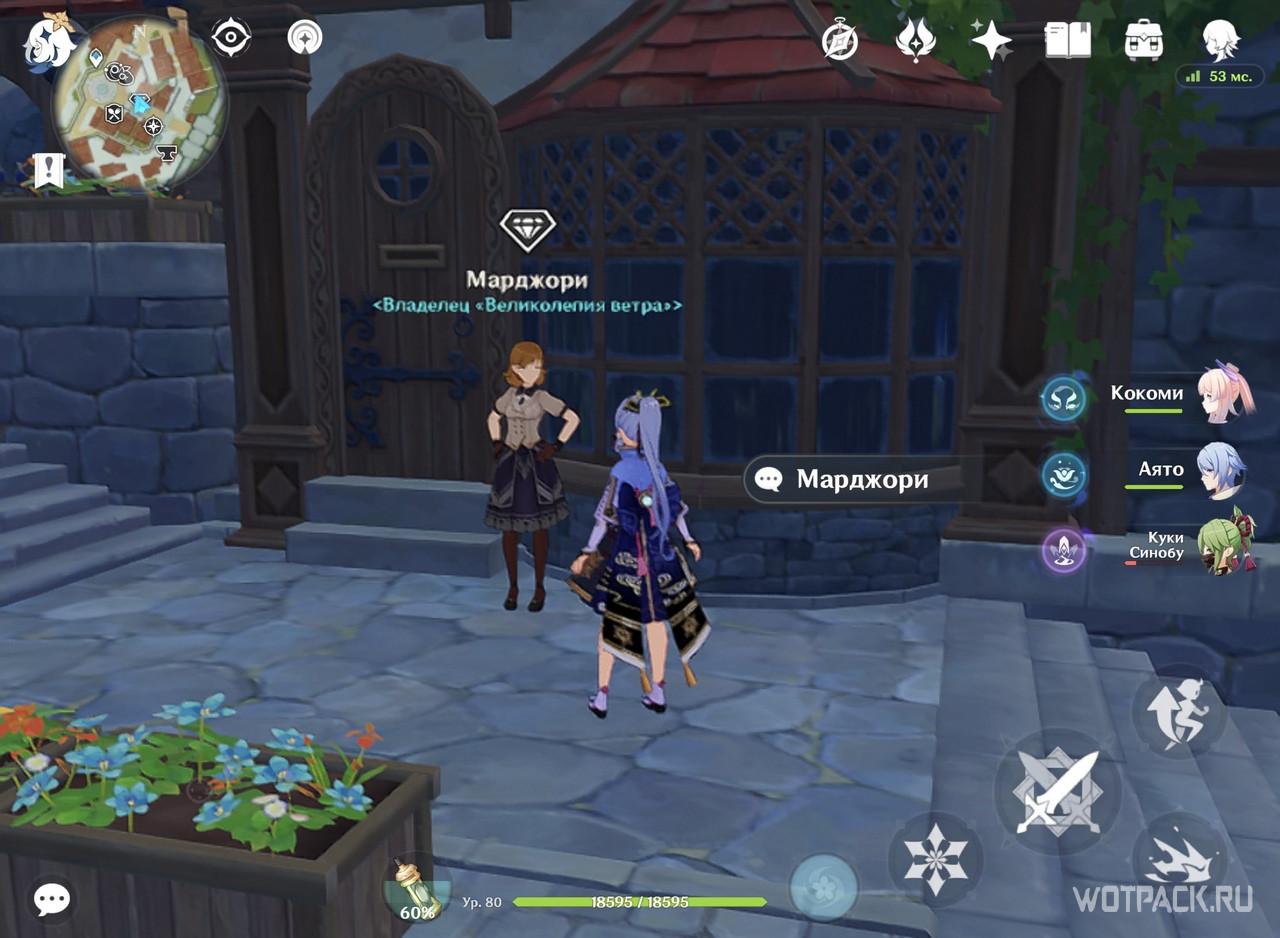Open the battle pass icon
Image resolution: width=1280 pixels, height=938 pixels.
coord(915,40)
